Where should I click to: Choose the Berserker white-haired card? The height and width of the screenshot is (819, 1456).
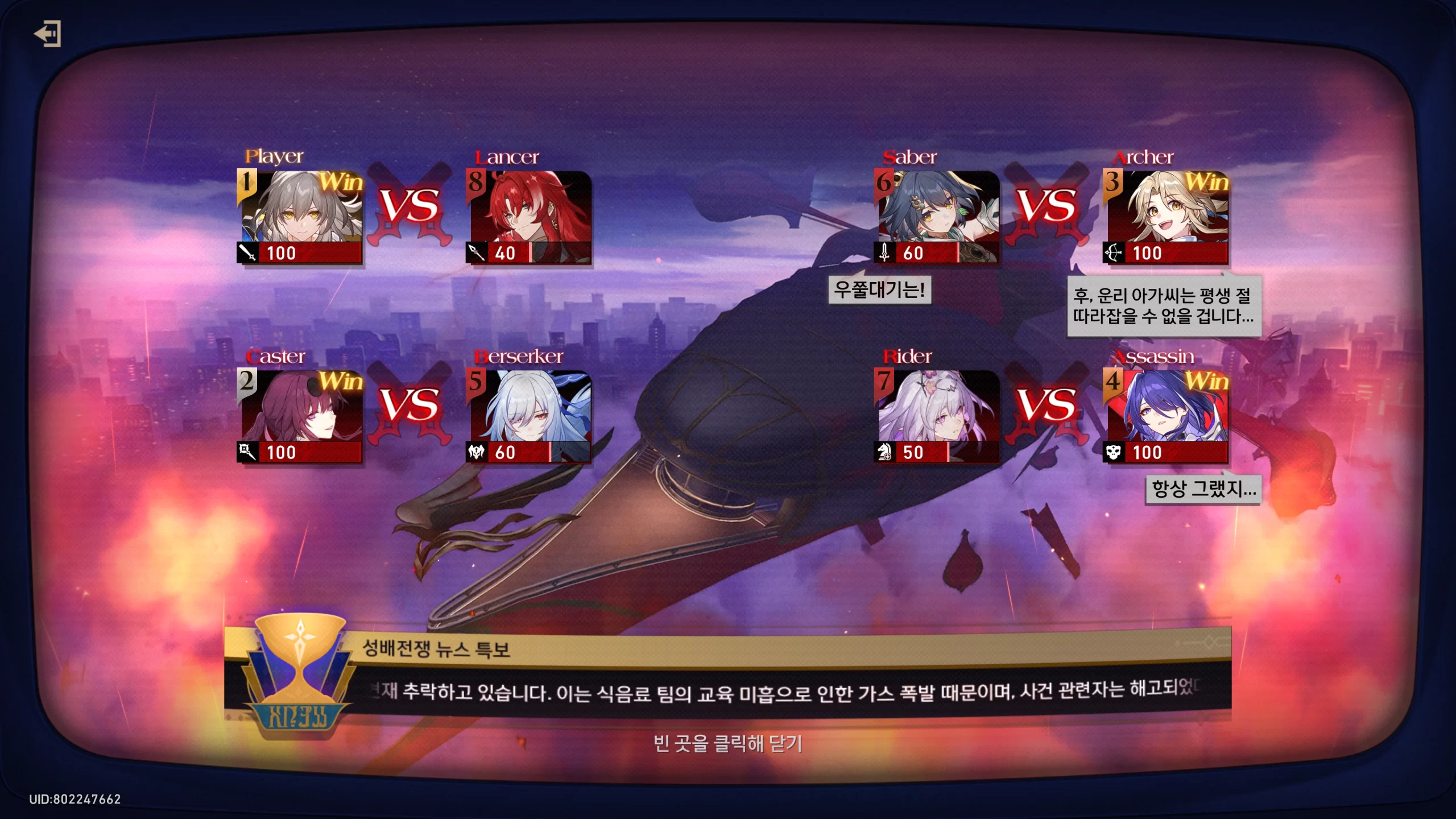[529, 416]
